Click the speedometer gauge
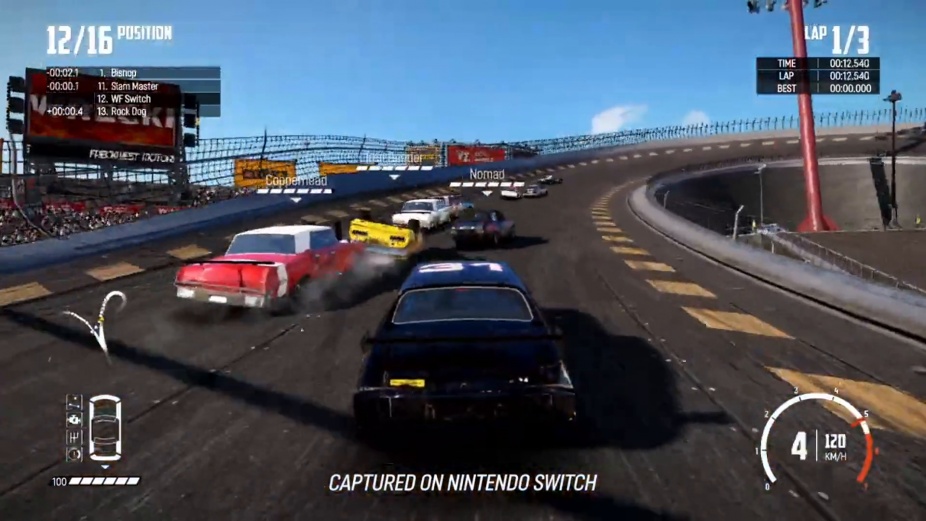Image resolution: width=926 pixels, height=521 pixels. (x=815, y=441)
